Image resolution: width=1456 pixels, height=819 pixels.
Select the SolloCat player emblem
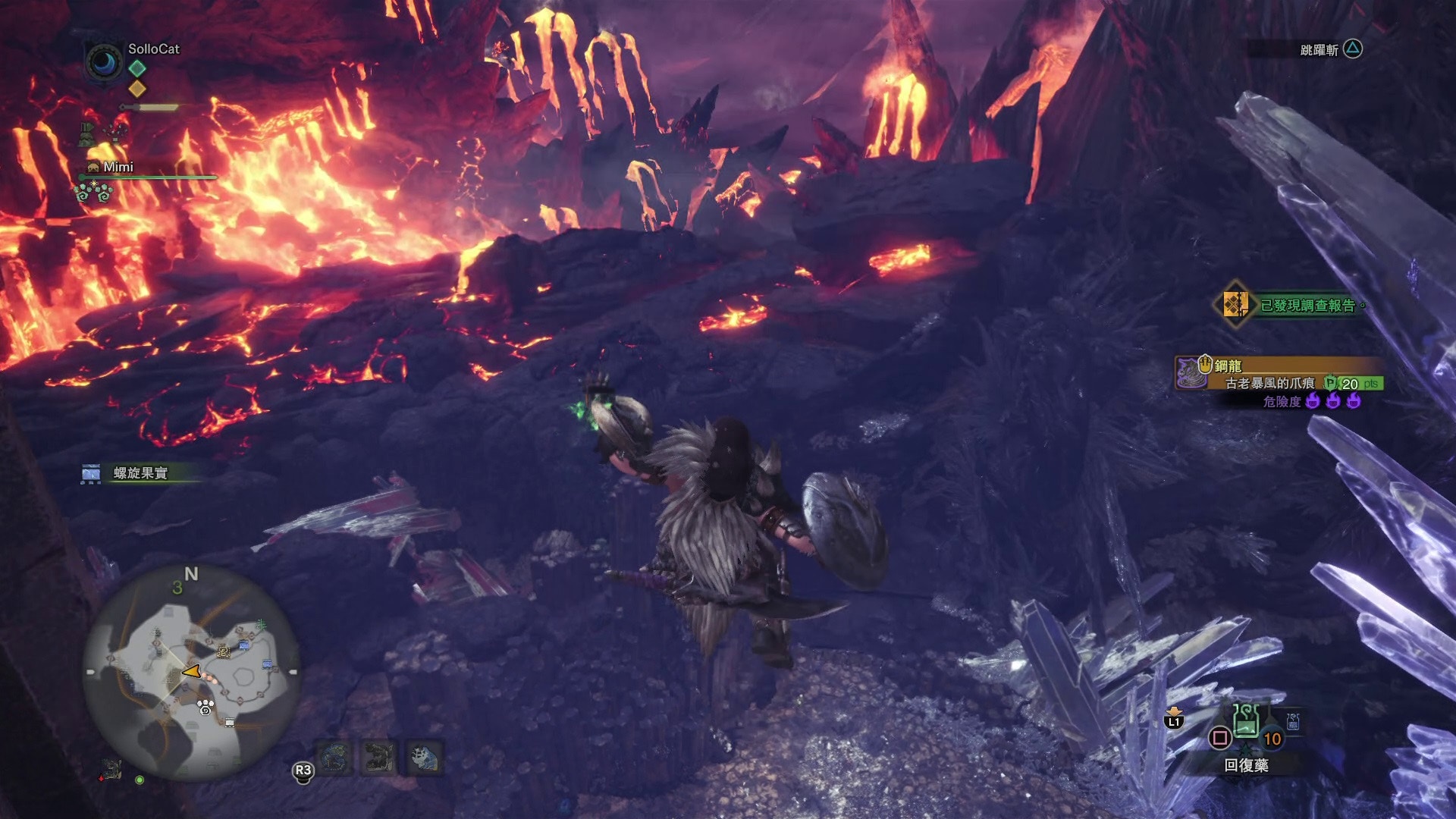tap(104, 62)
